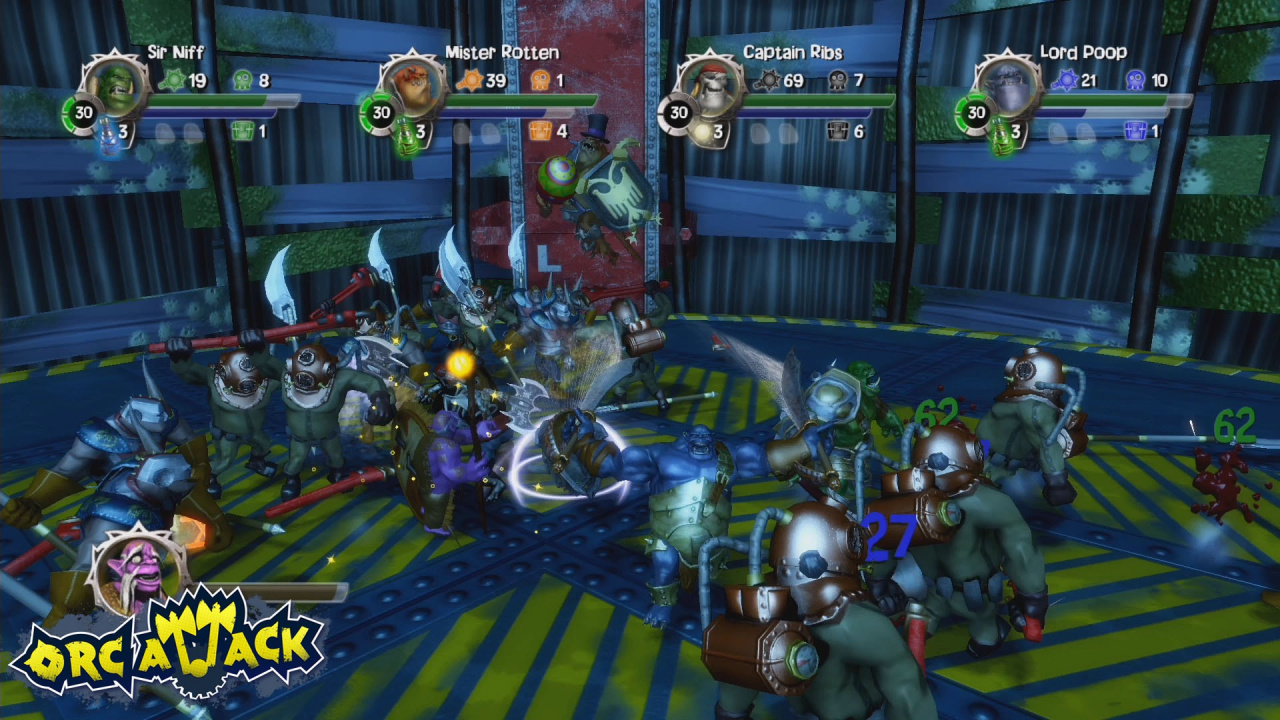Click Lord Poop's blue treasure chest icon
This screenshot has height=720, width=1280.
coord(1136,131)
